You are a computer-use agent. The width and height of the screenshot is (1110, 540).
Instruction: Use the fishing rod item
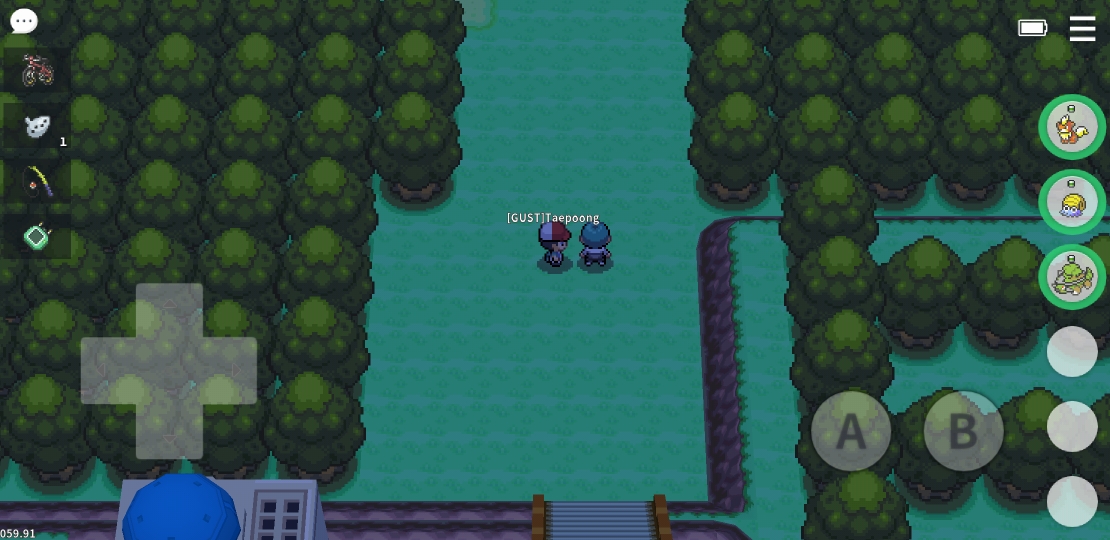pyautogui.click(x=37, y=181)
